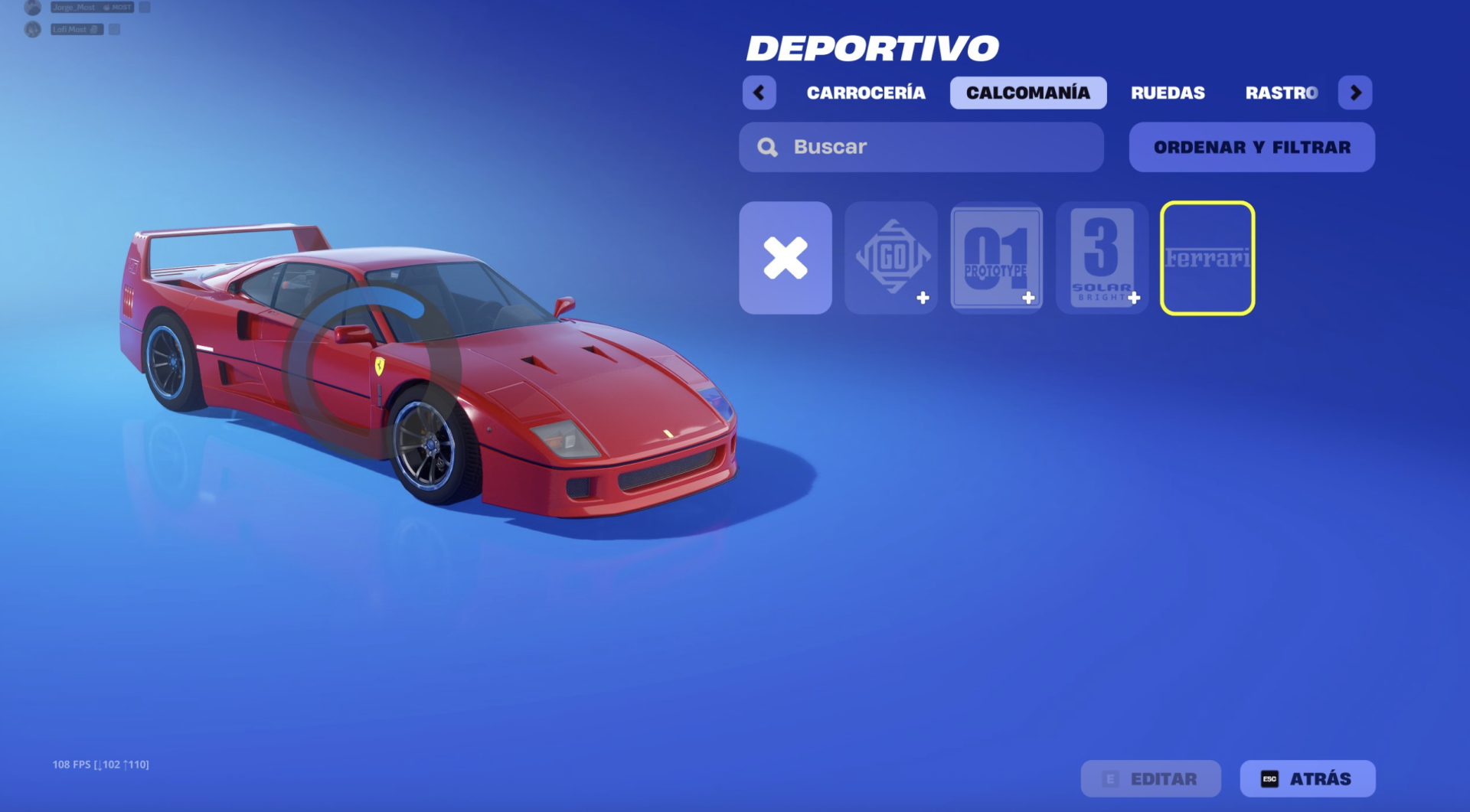This screenshot has width=1470, height=812.
Task: Toggle mute on Lofi Most's party entry
Action: click(x=114, y=31)
